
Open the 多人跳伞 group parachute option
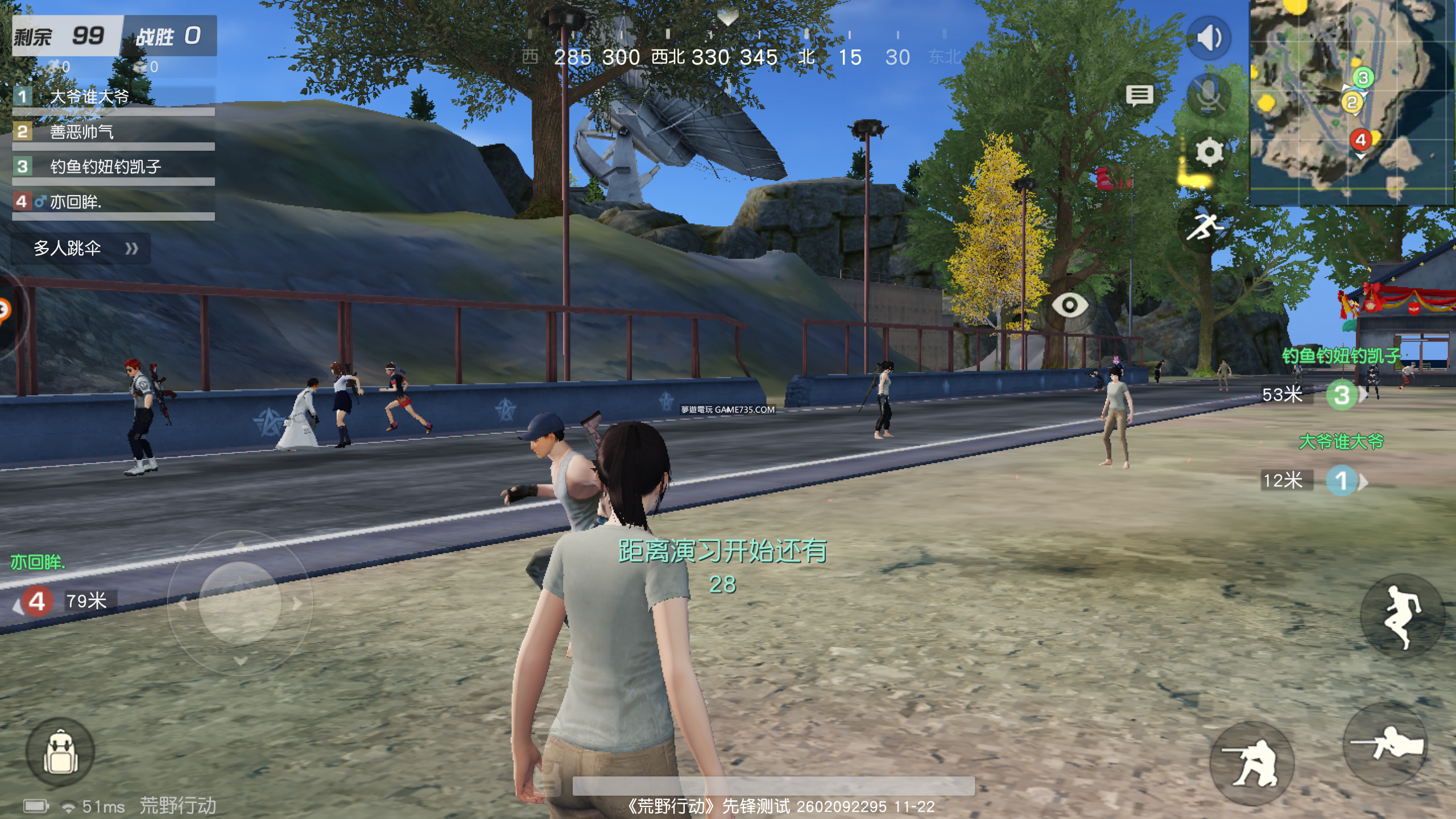[81, 249]
